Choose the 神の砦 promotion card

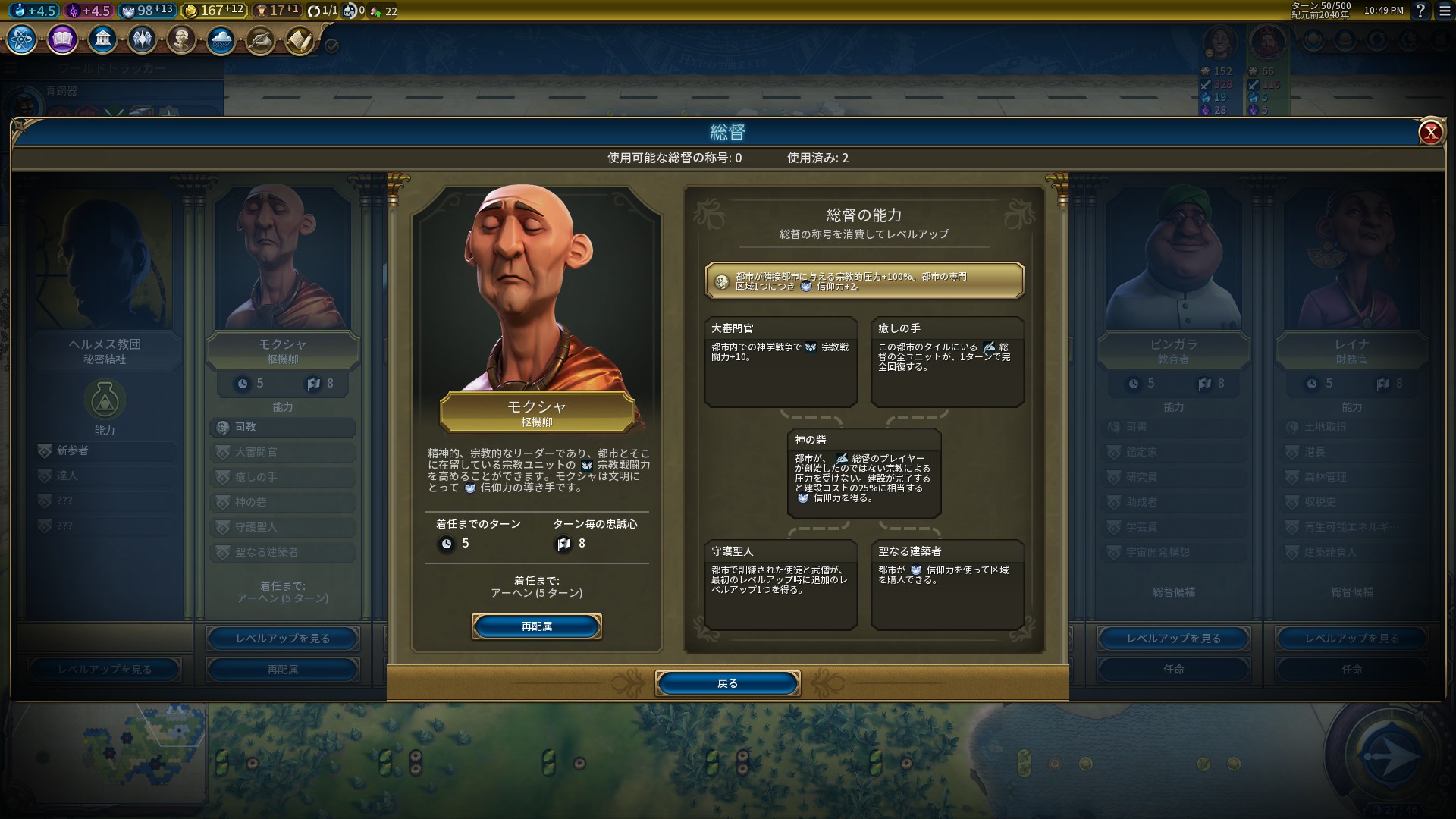coord(864,472)
